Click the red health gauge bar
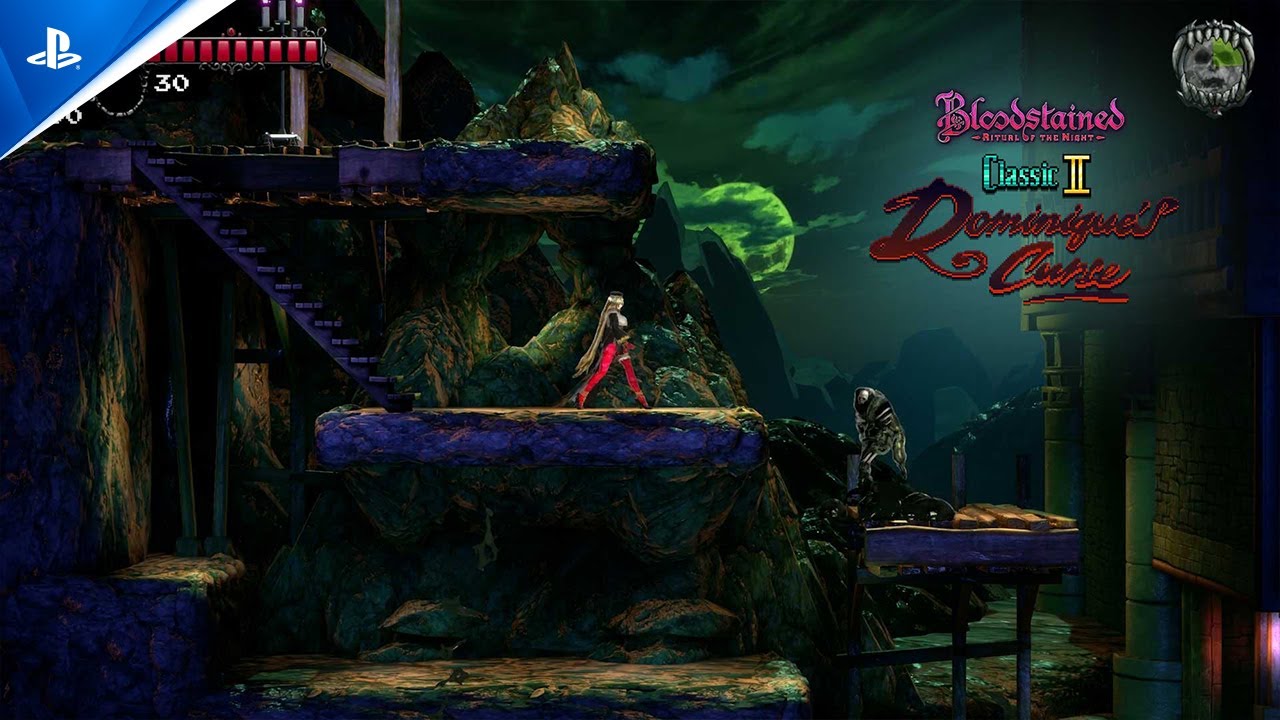The height and width of the screenshot is (720, 1280). click(x=235, y=50)
